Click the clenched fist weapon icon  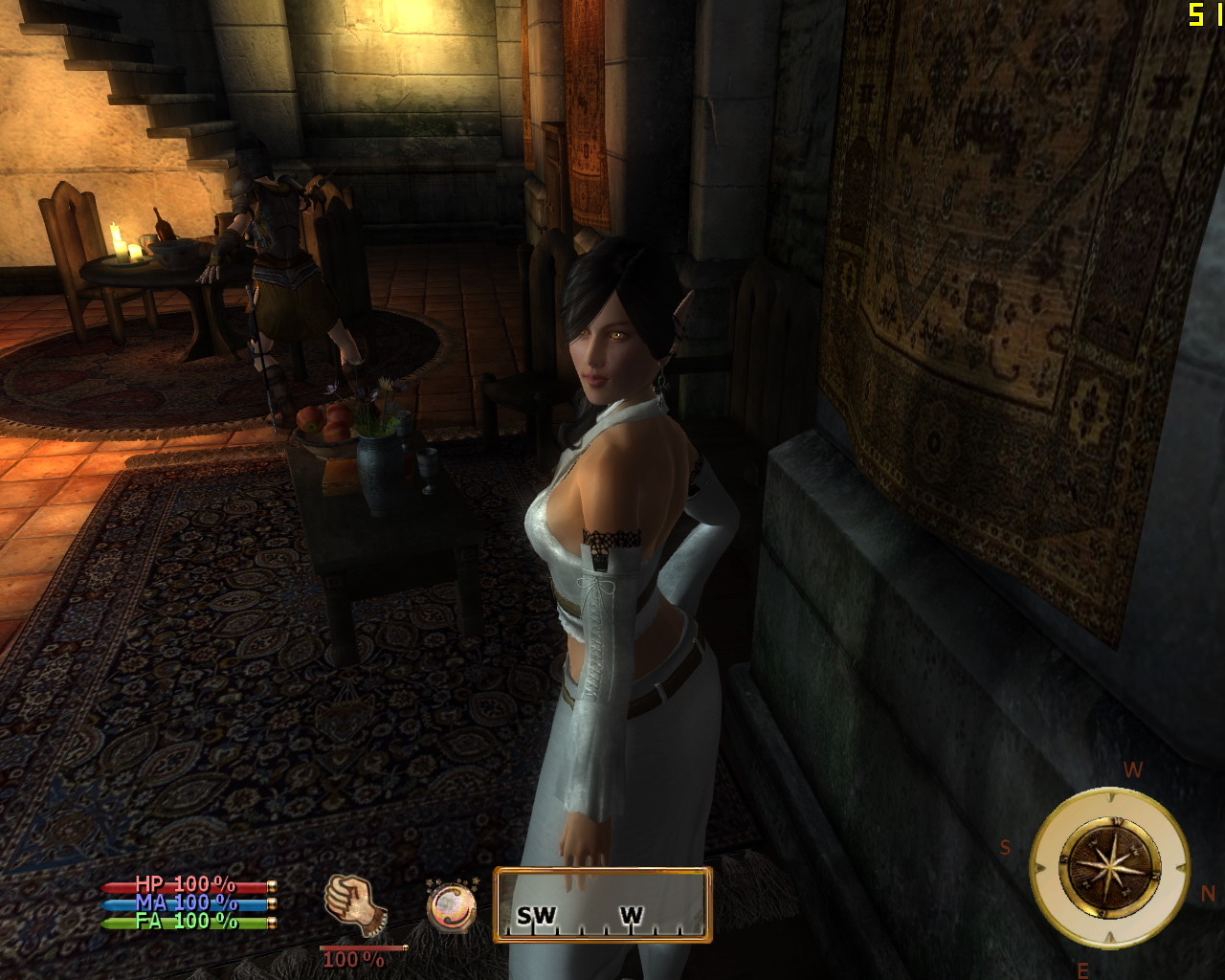point(354,904)
